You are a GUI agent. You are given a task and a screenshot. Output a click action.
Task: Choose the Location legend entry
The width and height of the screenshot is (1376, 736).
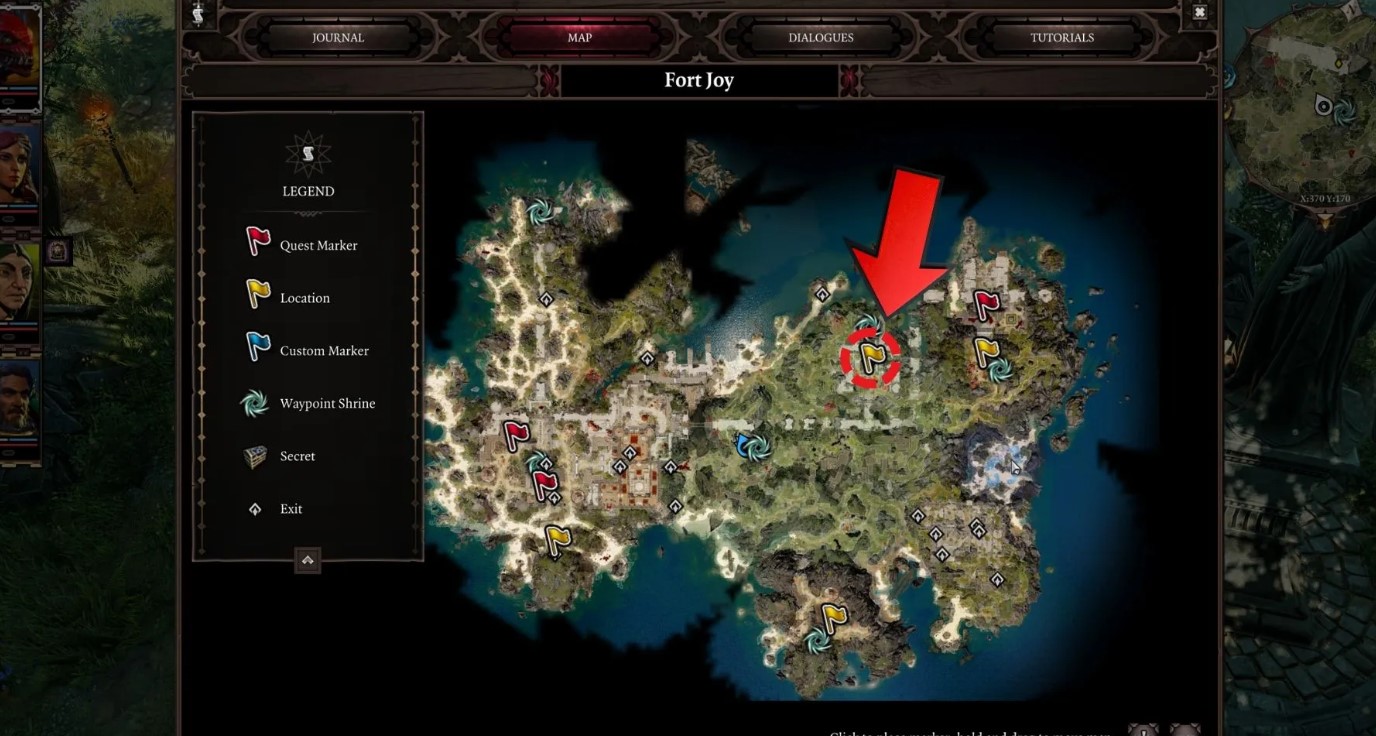[304, 298]
